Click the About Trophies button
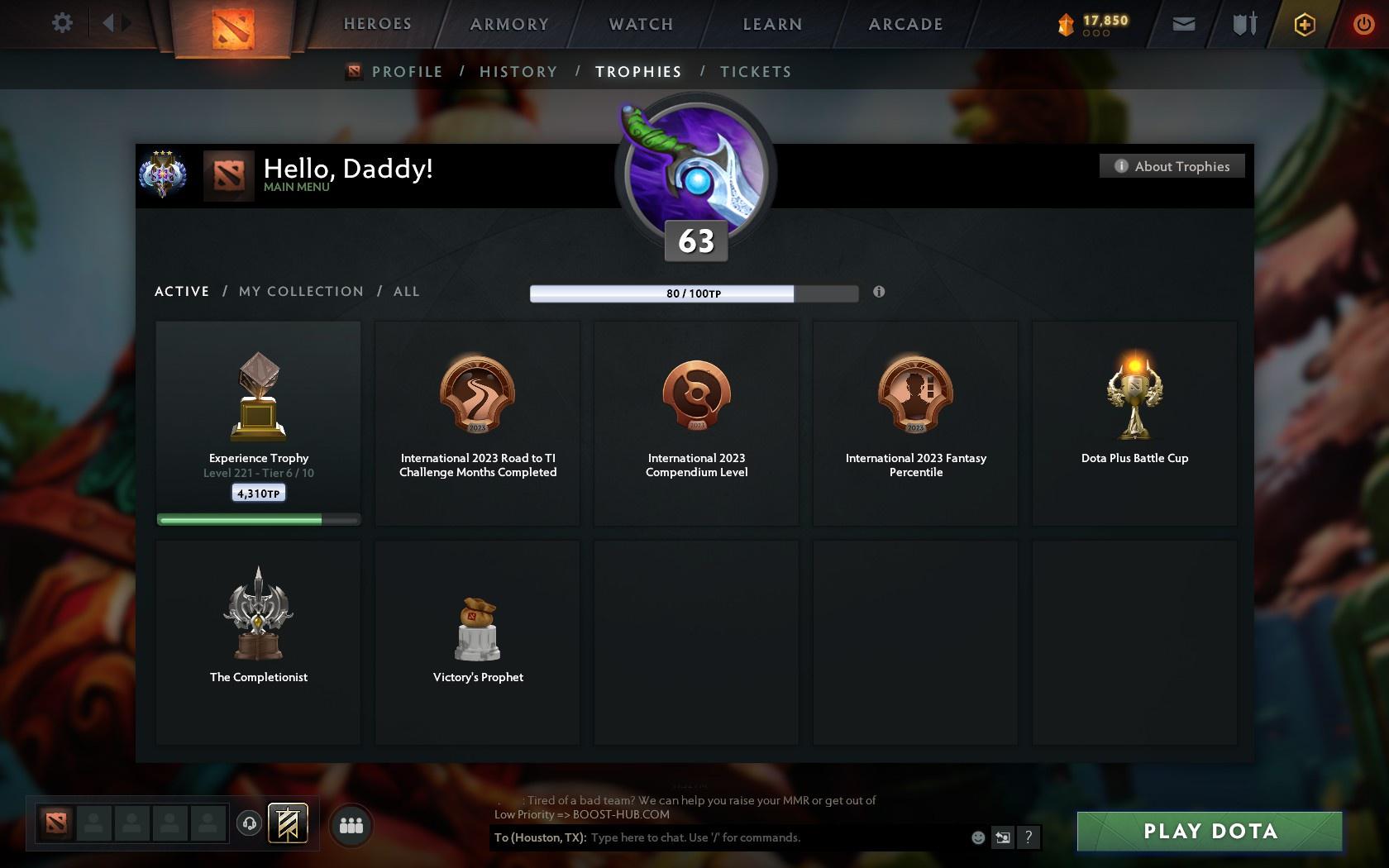This screenshot has width=1389, height=868. [x=1172, y=165]
